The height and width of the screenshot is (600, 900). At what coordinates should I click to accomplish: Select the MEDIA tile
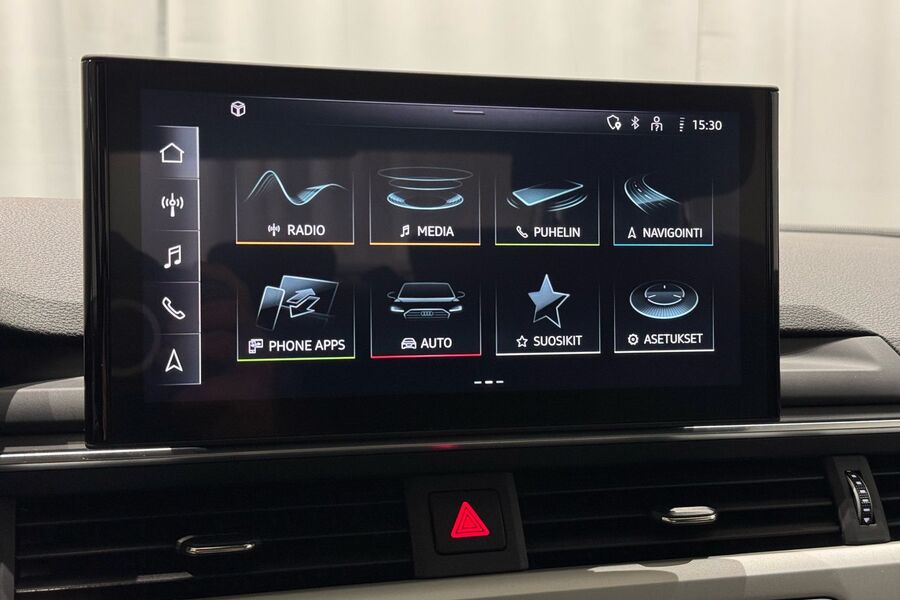(x=425, y=205)
